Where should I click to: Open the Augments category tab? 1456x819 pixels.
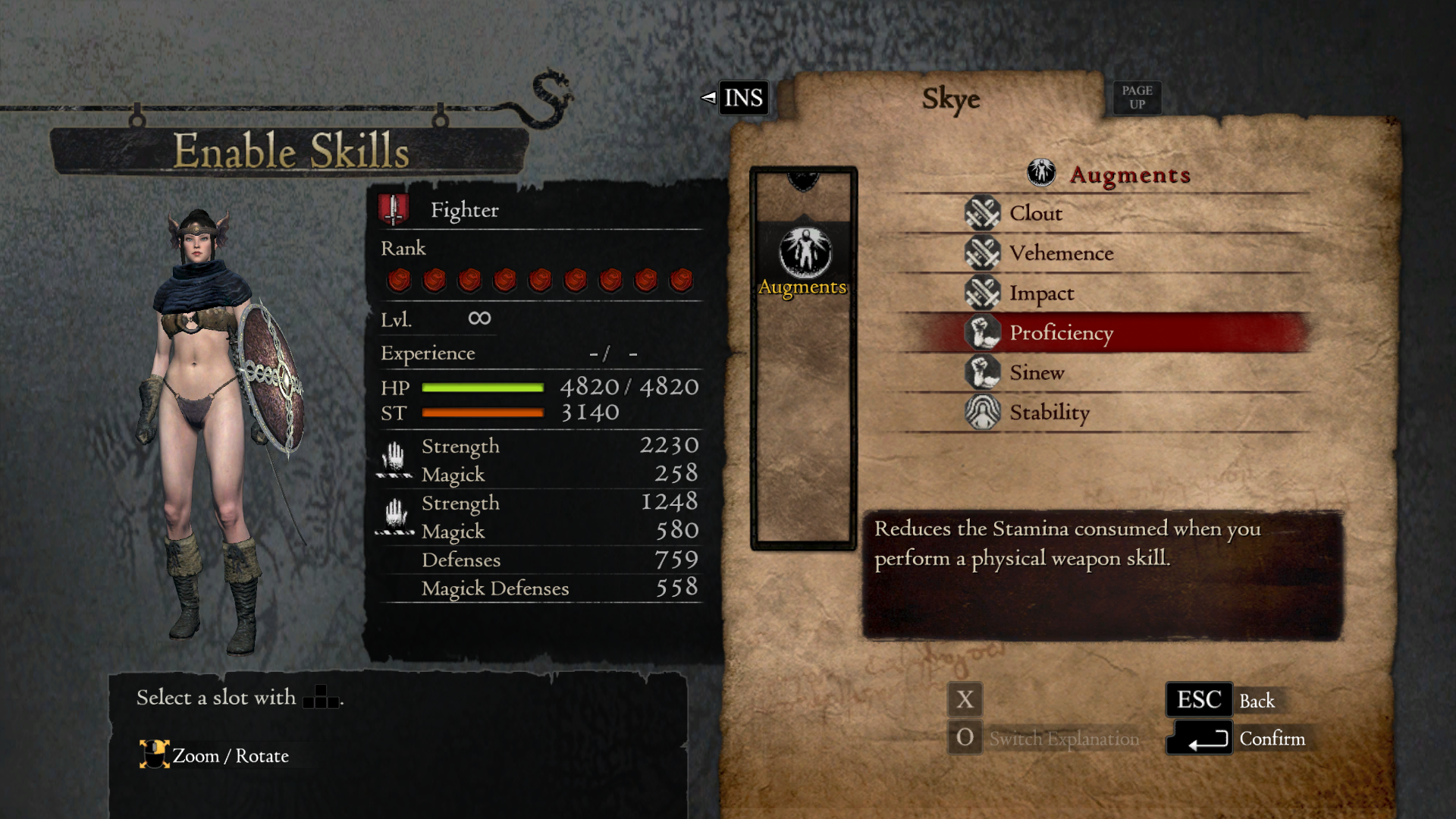point(803,263)
